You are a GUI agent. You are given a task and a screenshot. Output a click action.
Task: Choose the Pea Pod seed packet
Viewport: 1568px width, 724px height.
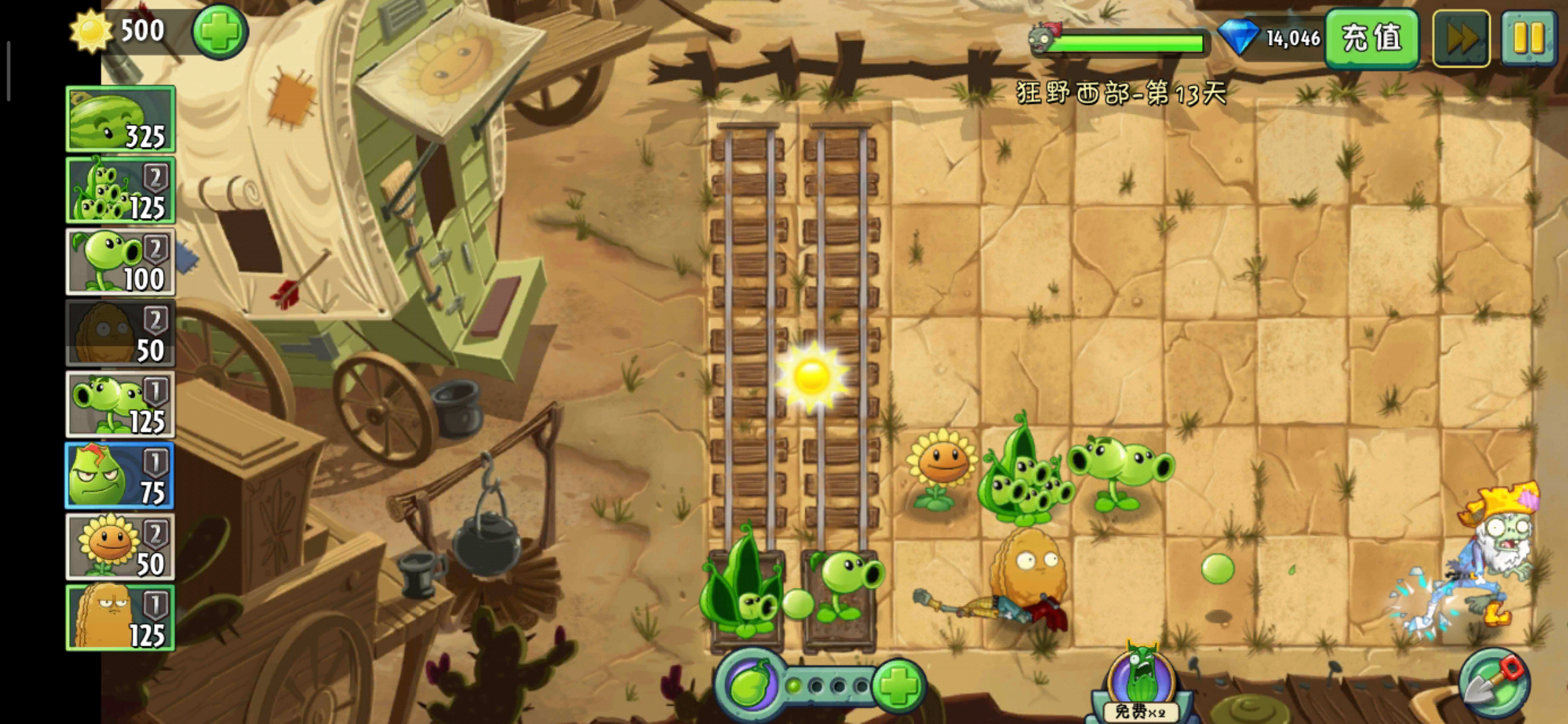[121, 190]
